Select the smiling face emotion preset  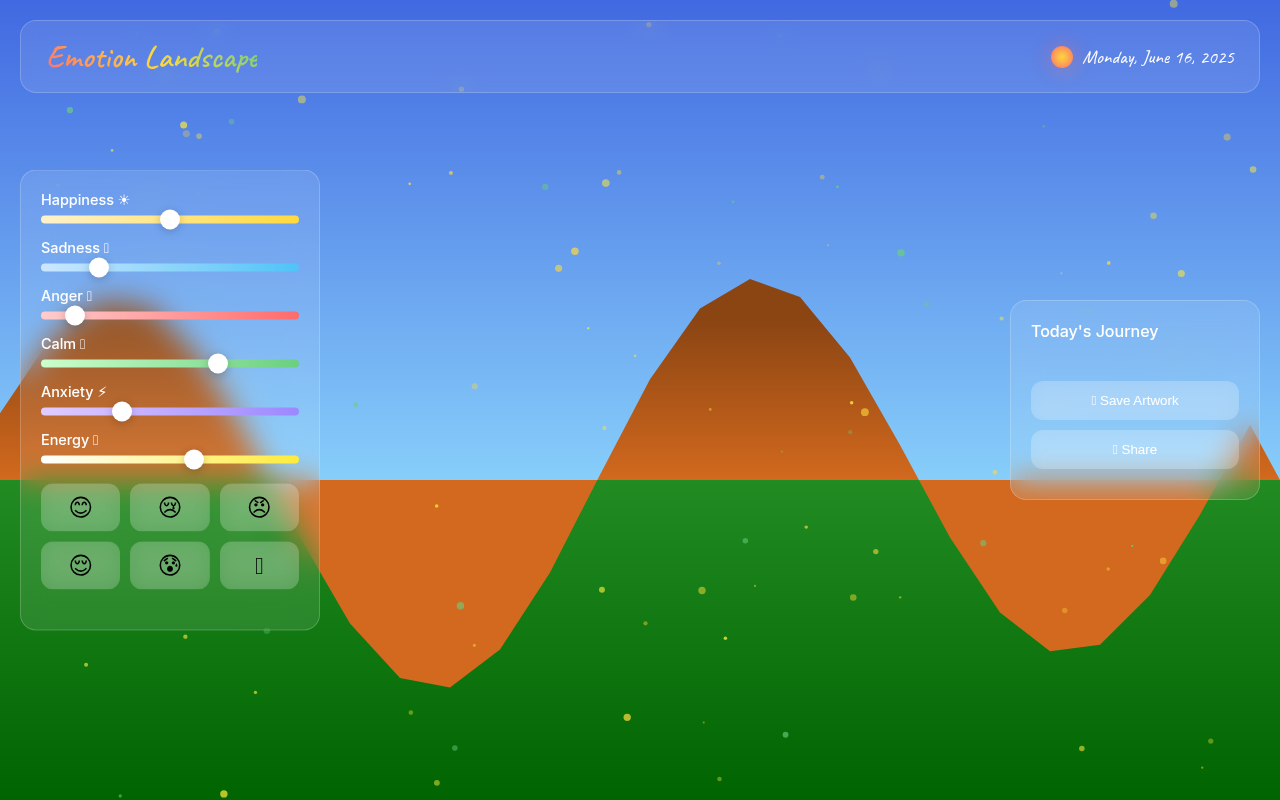80,507
